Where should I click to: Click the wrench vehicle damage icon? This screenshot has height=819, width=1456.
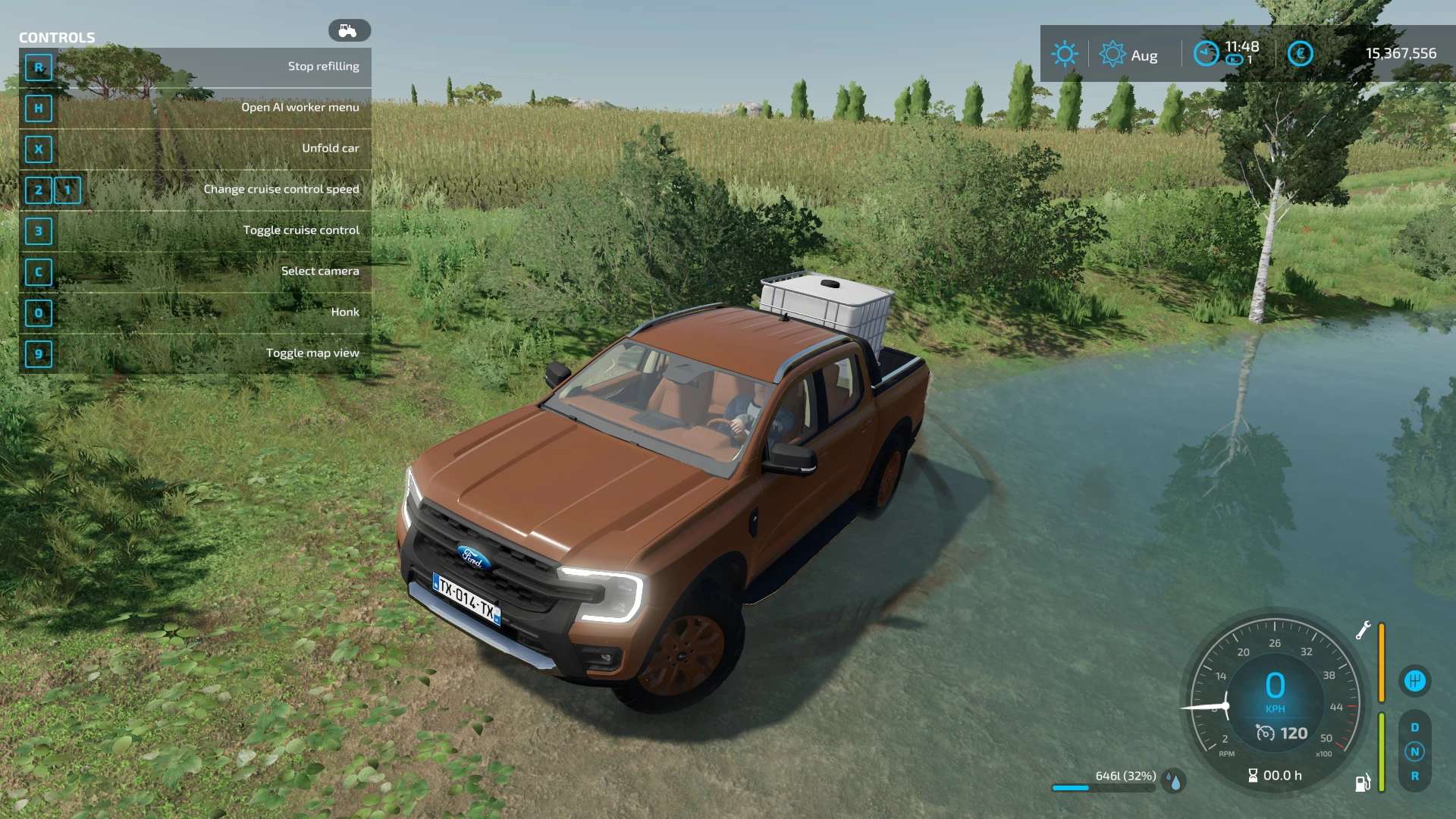point(1363,630)
